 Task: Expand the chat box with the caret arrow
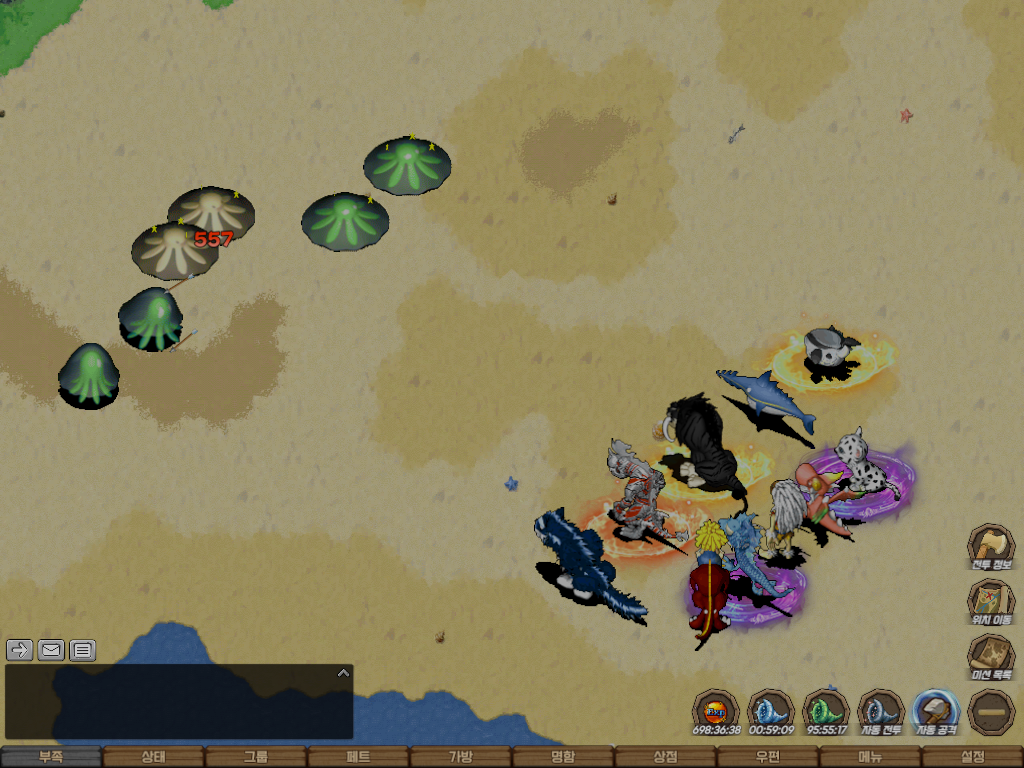tap(343, 673)
